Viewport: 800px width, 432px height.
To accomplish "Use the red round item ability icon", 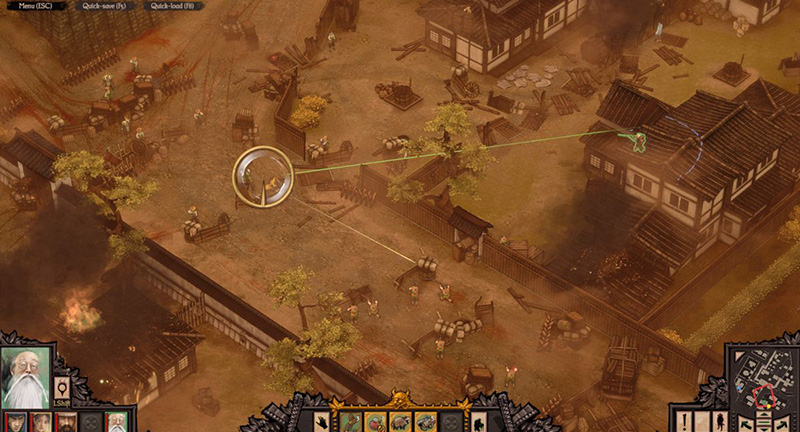I will pyautogui.click(x=375, y=421).
